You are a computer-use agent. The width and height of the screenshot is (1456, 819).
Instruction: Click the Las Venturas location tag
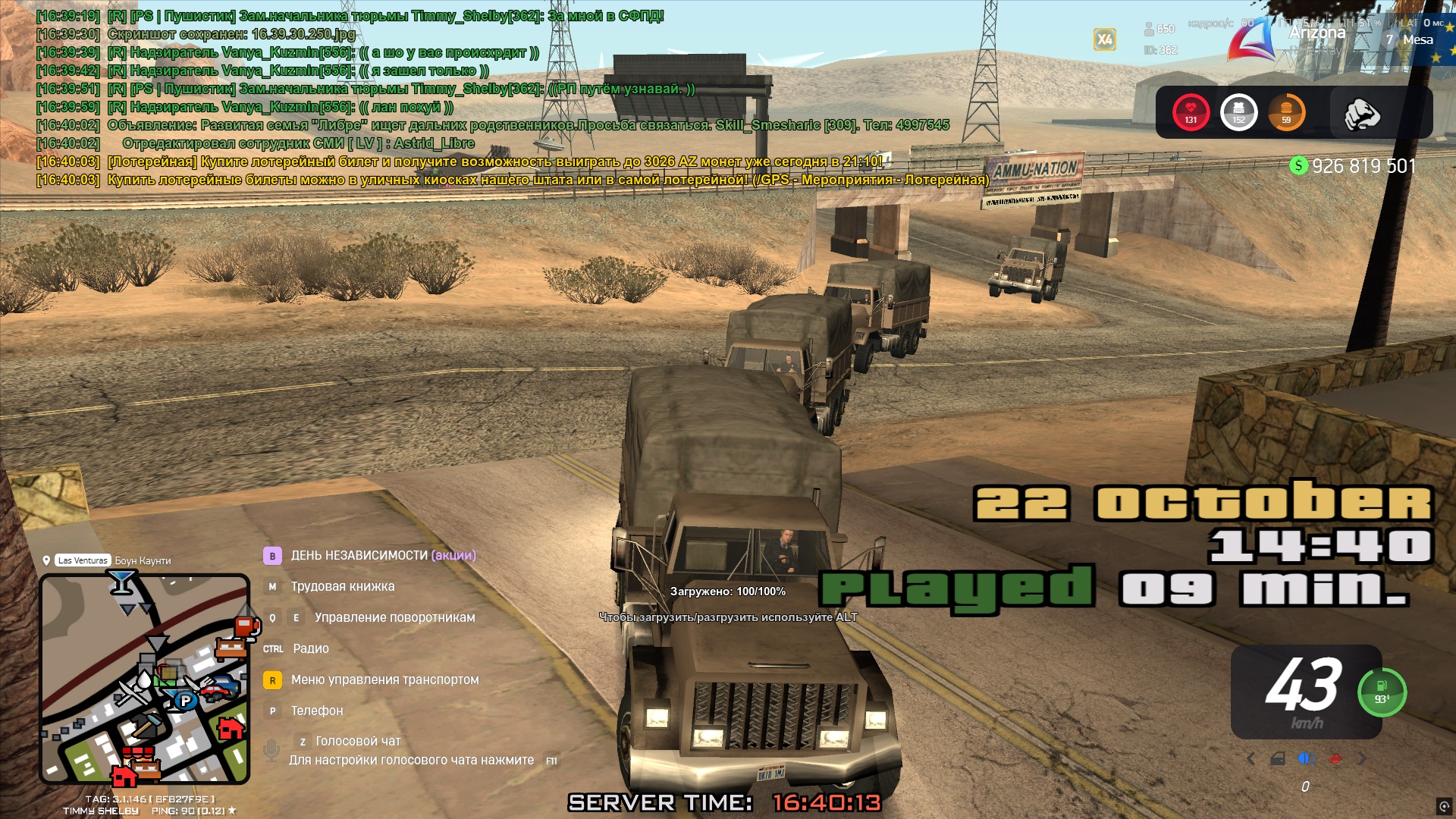point(83,560)
